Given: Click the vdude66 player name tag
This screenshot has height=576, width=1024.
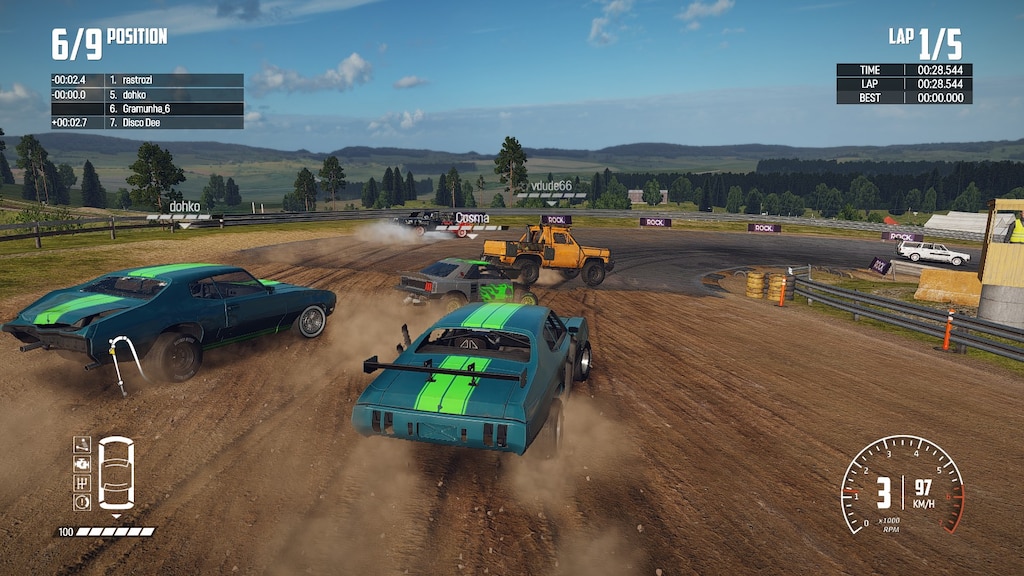Looking at the screenshot, I should pyautogui.click(x=551, y=186).
